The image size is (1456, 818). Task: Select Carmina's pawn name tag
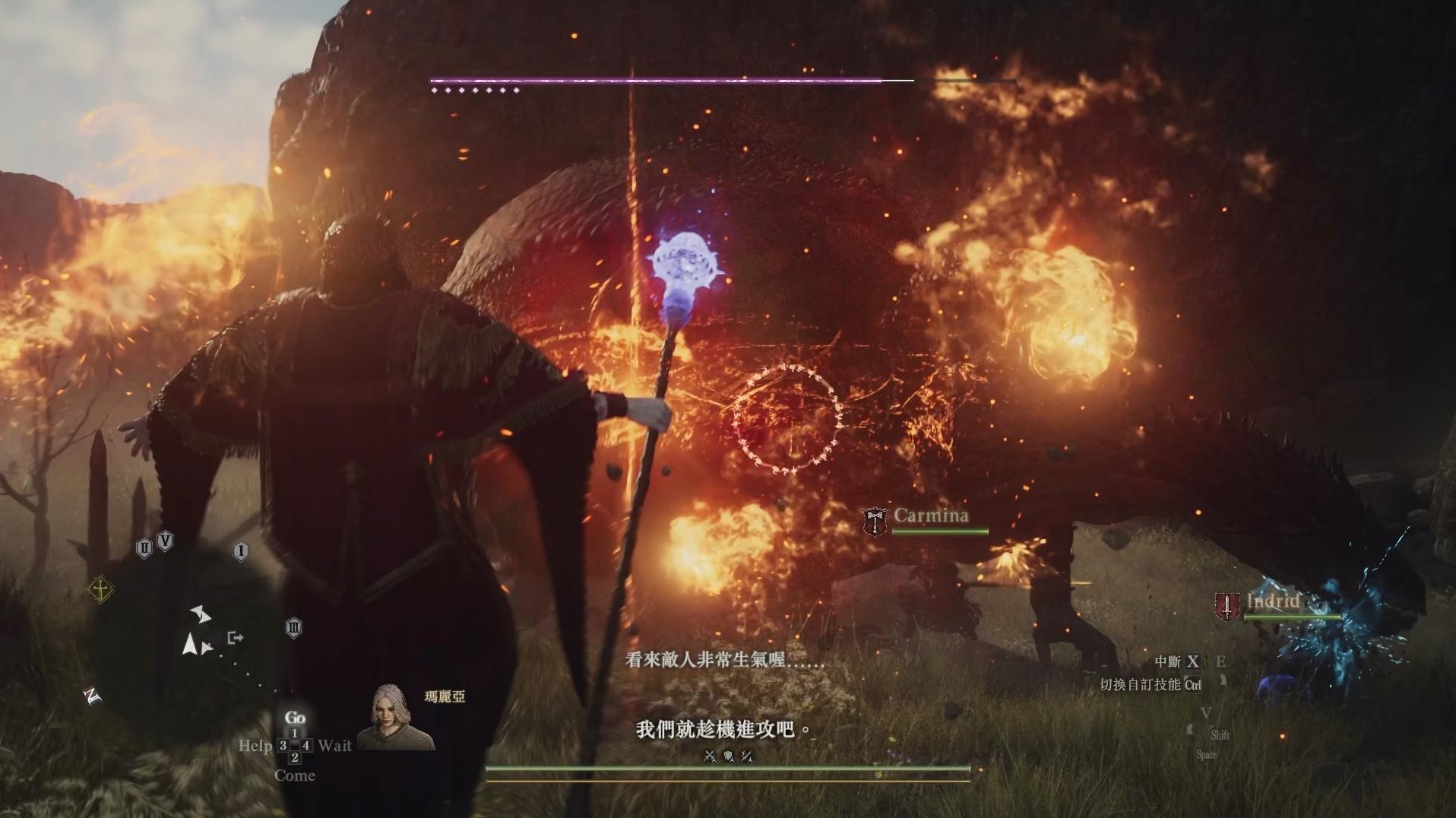(x=930, y=515)
